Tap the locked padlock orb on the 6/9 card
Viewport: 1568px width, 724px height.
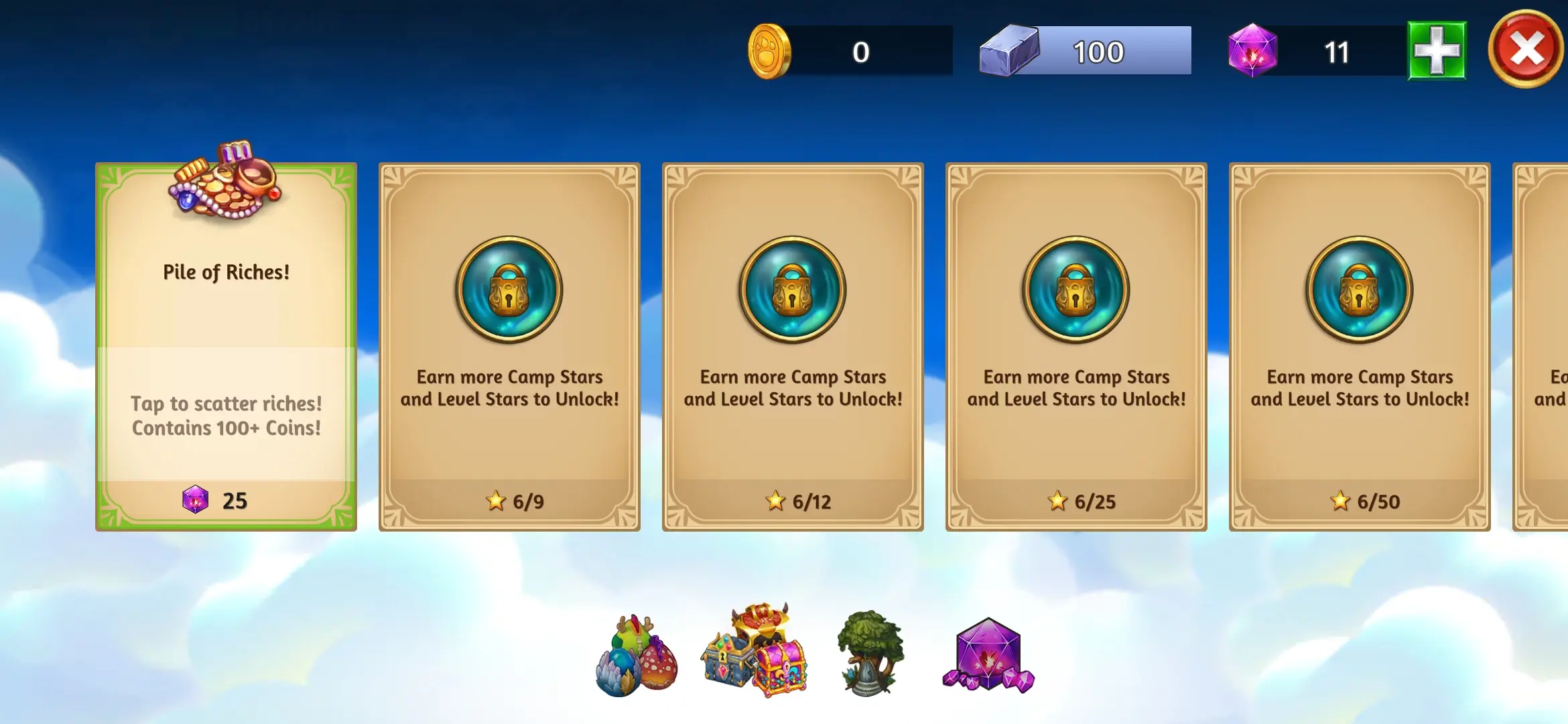509,291
